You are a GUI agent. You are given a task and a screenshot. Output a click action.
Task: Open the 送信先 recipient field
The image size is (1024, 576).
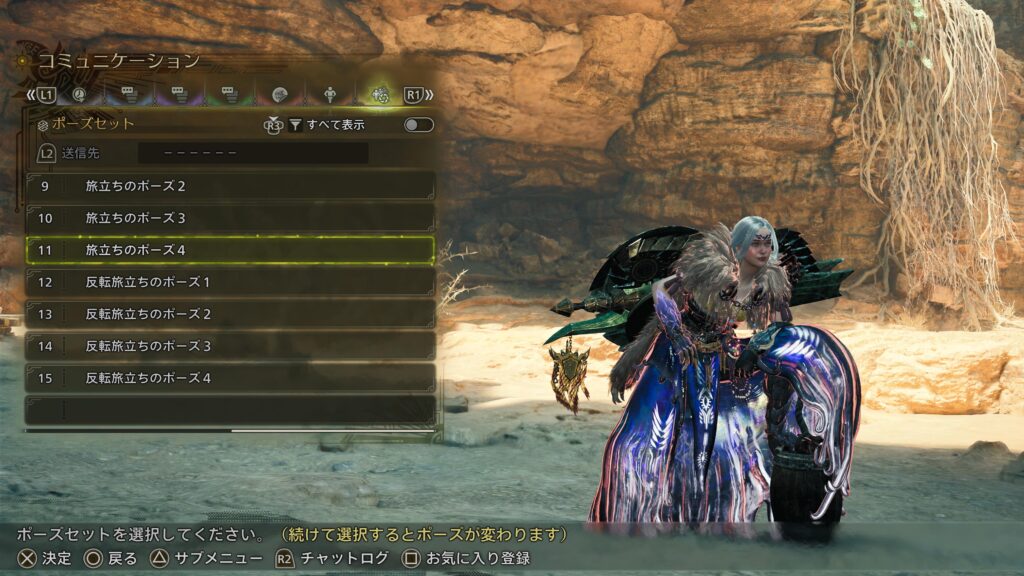(x=252, y=154)
